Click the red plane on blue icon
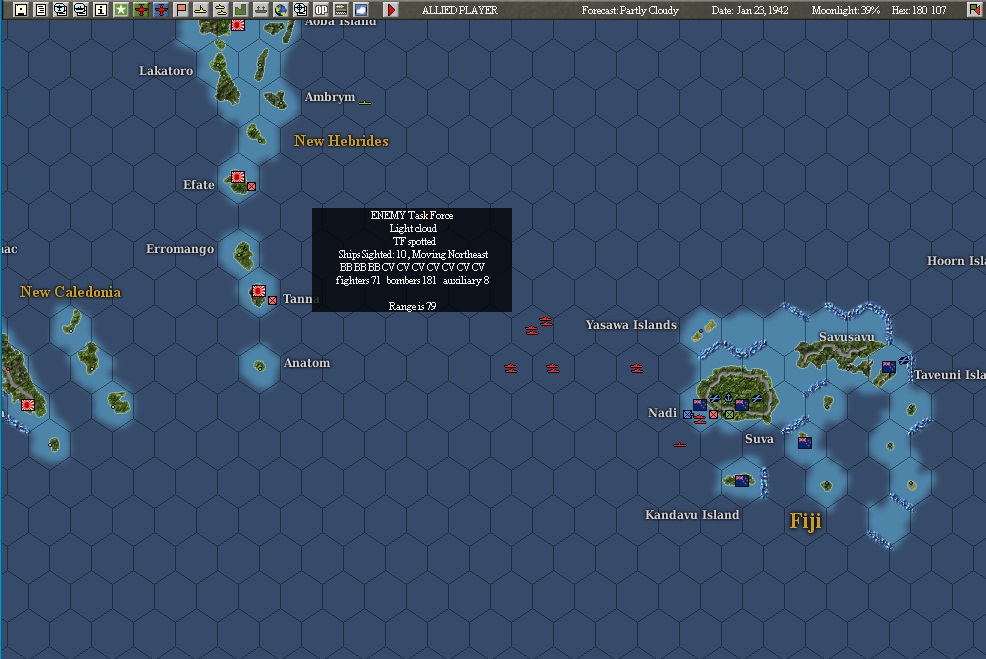The height and width of the screenshot is (659, 986). [161, 10]
